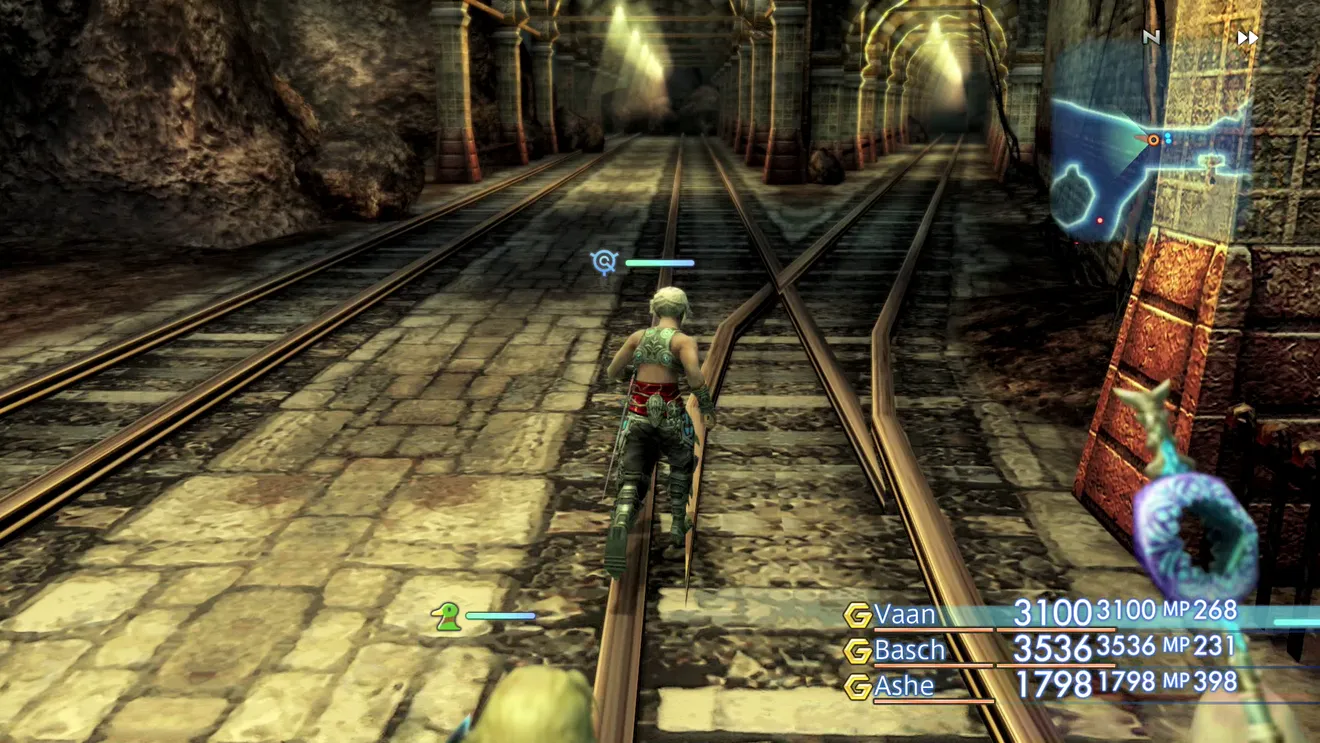1320x743 pixels.
Task: Toggle the fast-forward speed icon
Action: (1247, 38)
